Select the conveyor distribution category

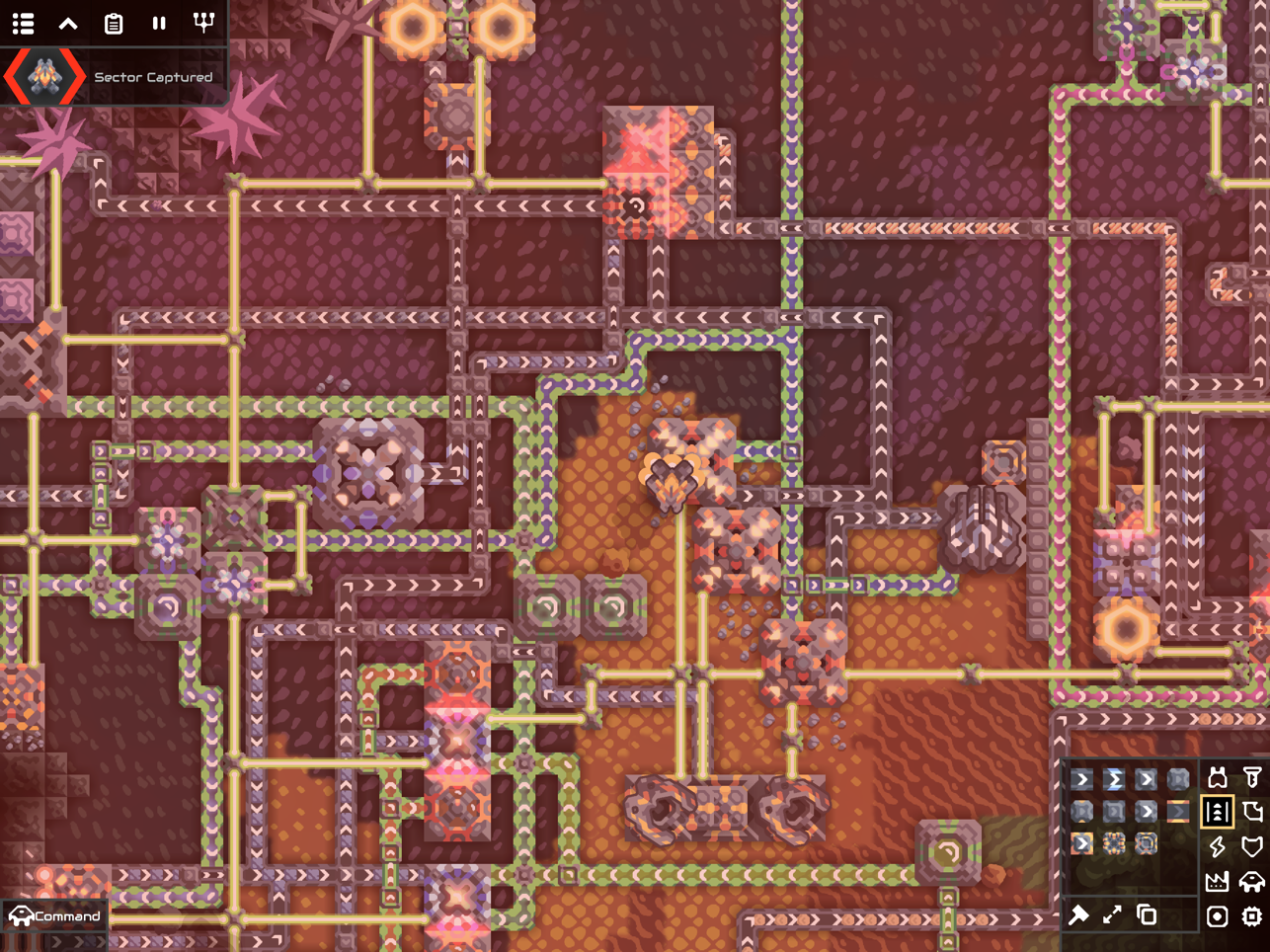click(1218, 812)
